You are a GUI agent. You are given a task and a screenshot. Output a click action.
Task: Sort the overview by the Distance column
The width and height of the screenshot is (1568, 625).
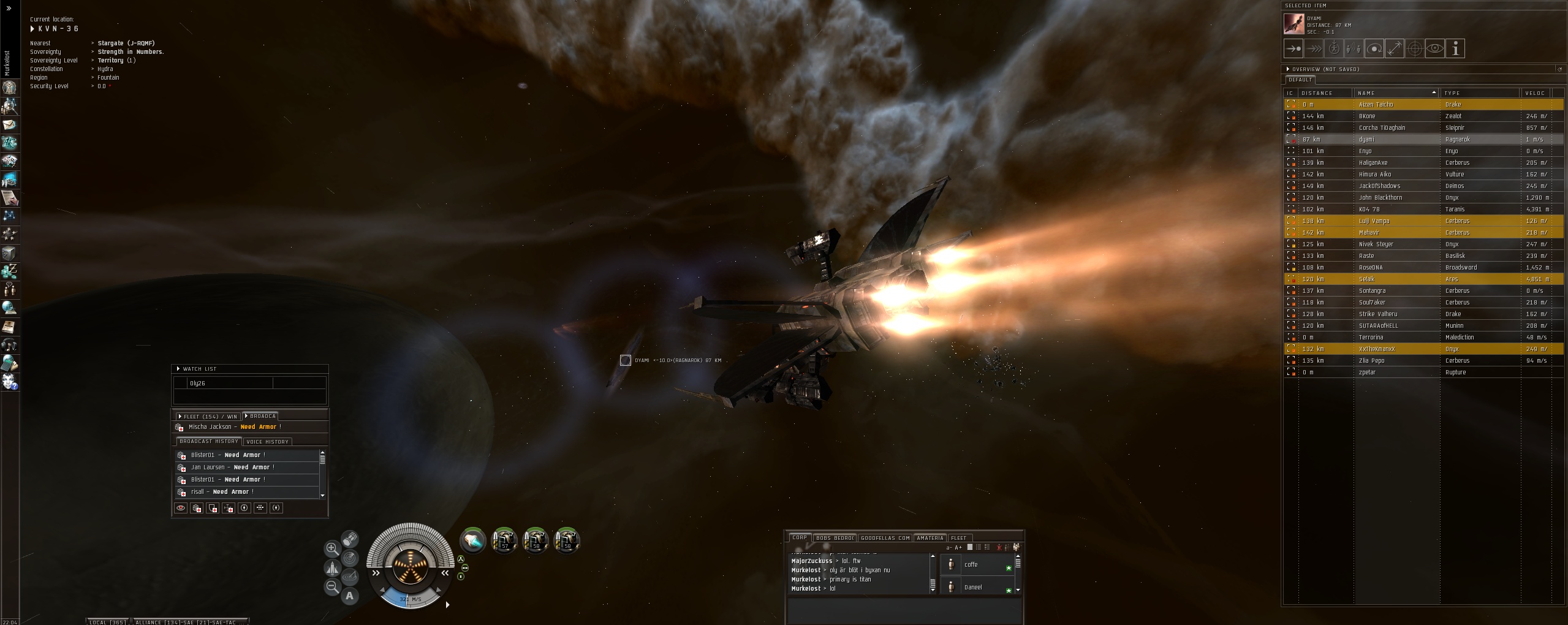1324,93
